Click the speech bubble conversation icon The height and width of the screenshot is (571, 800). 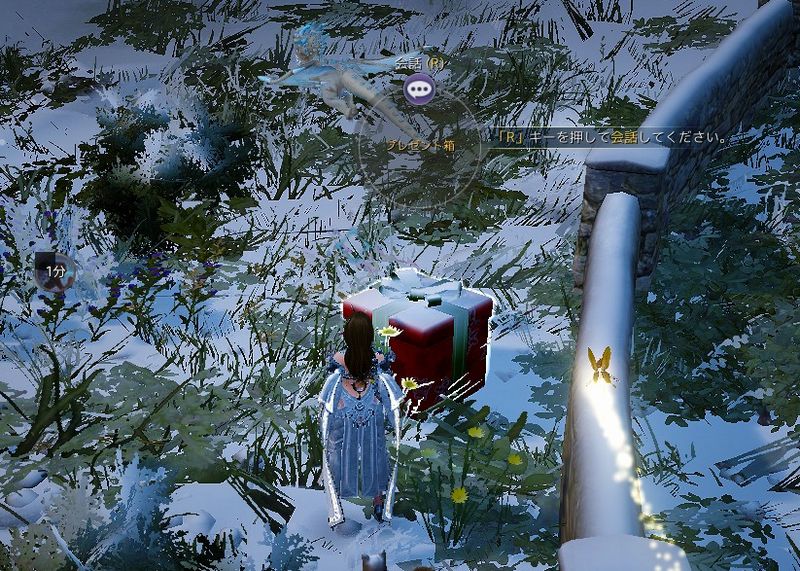pyautogui.click(x=418, y=89)
